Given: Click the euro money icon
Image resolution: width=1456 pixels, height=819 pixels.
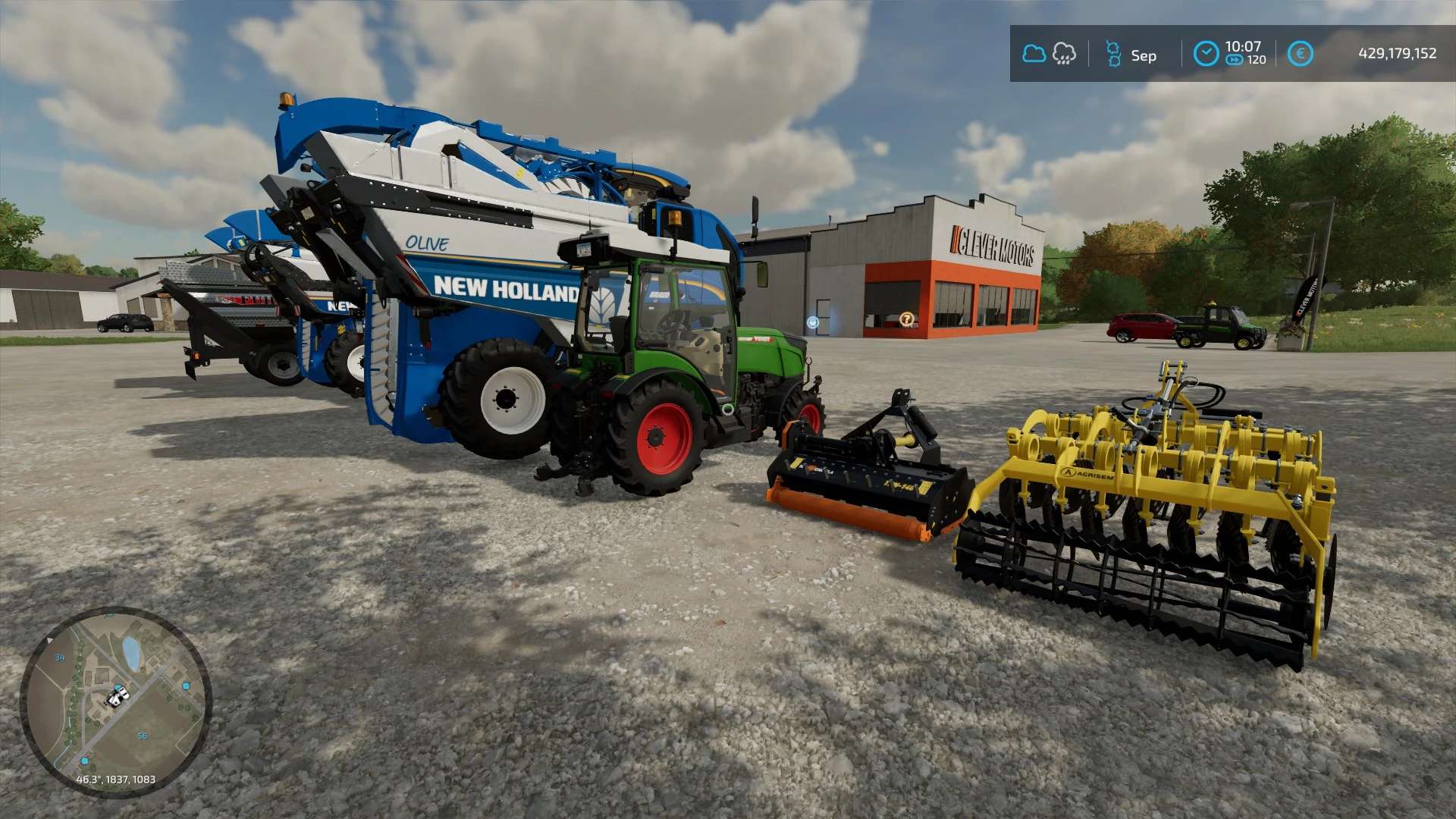Looking at the screenshot, I should [x=1300, y=54].
